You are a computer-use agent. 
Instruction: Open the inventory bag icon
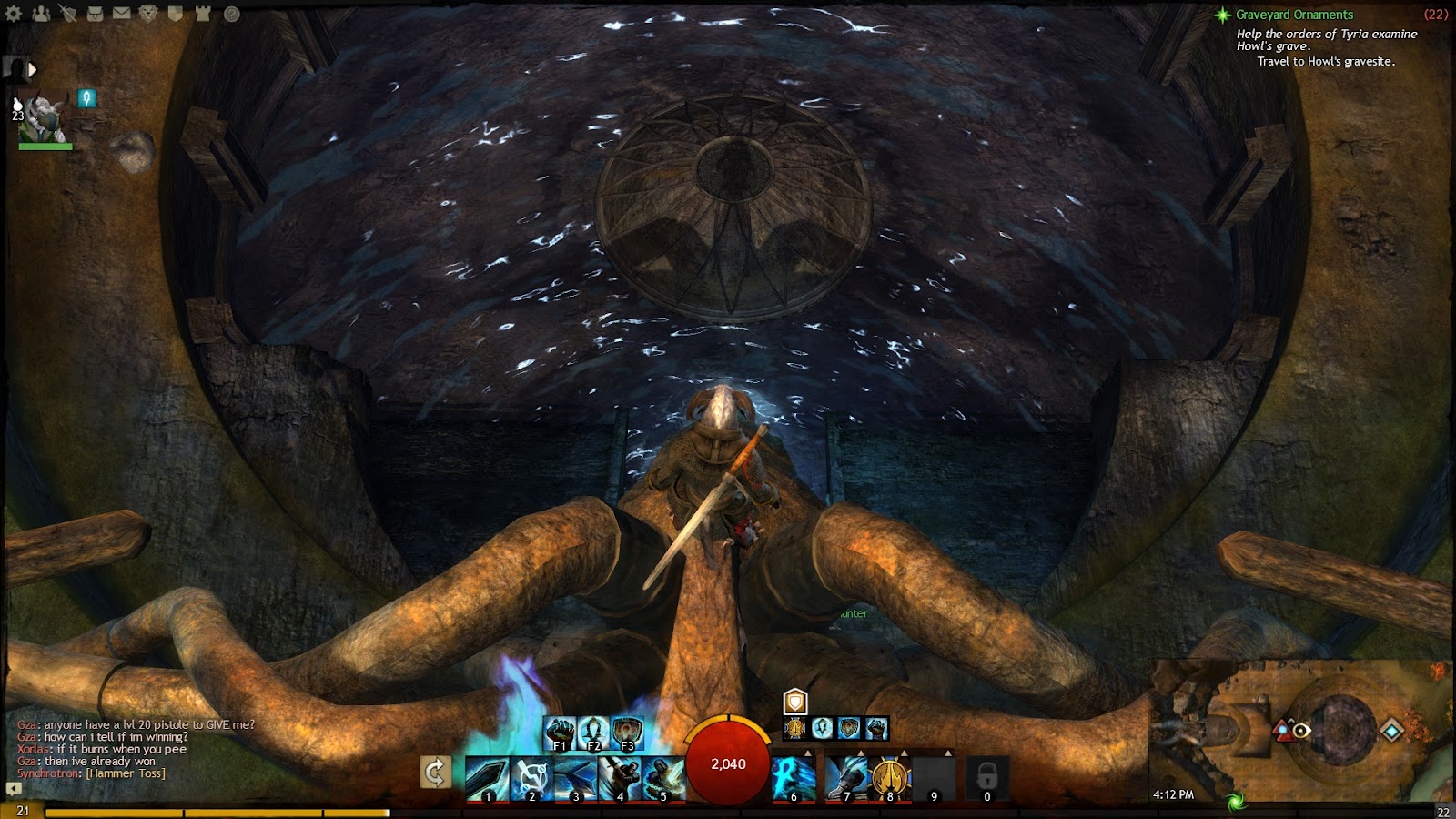click(95, 14)
